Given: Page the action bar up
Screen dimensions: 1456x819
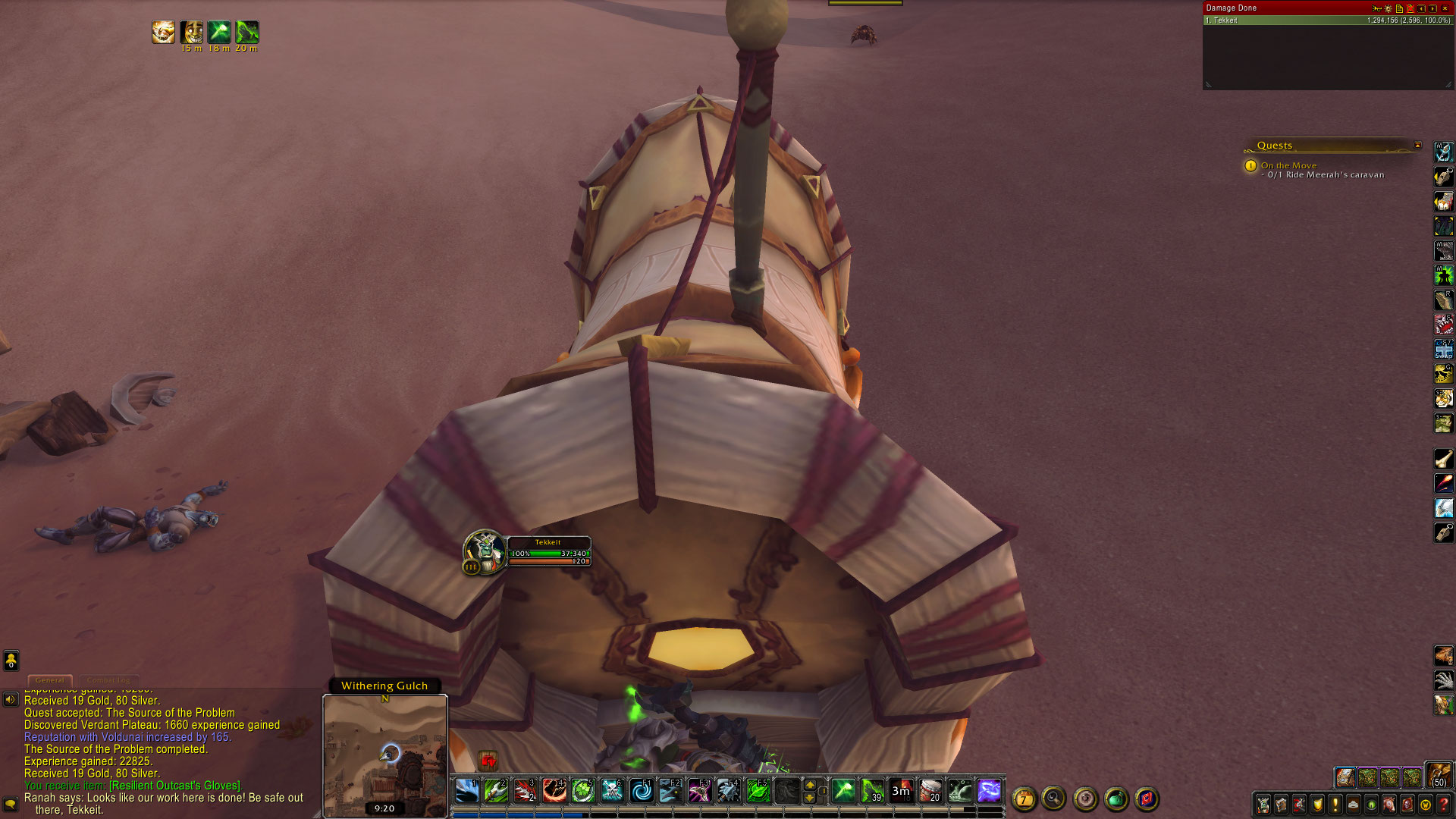Looking at the screenshot, I should pyautogui.click(x=810, y=785).
